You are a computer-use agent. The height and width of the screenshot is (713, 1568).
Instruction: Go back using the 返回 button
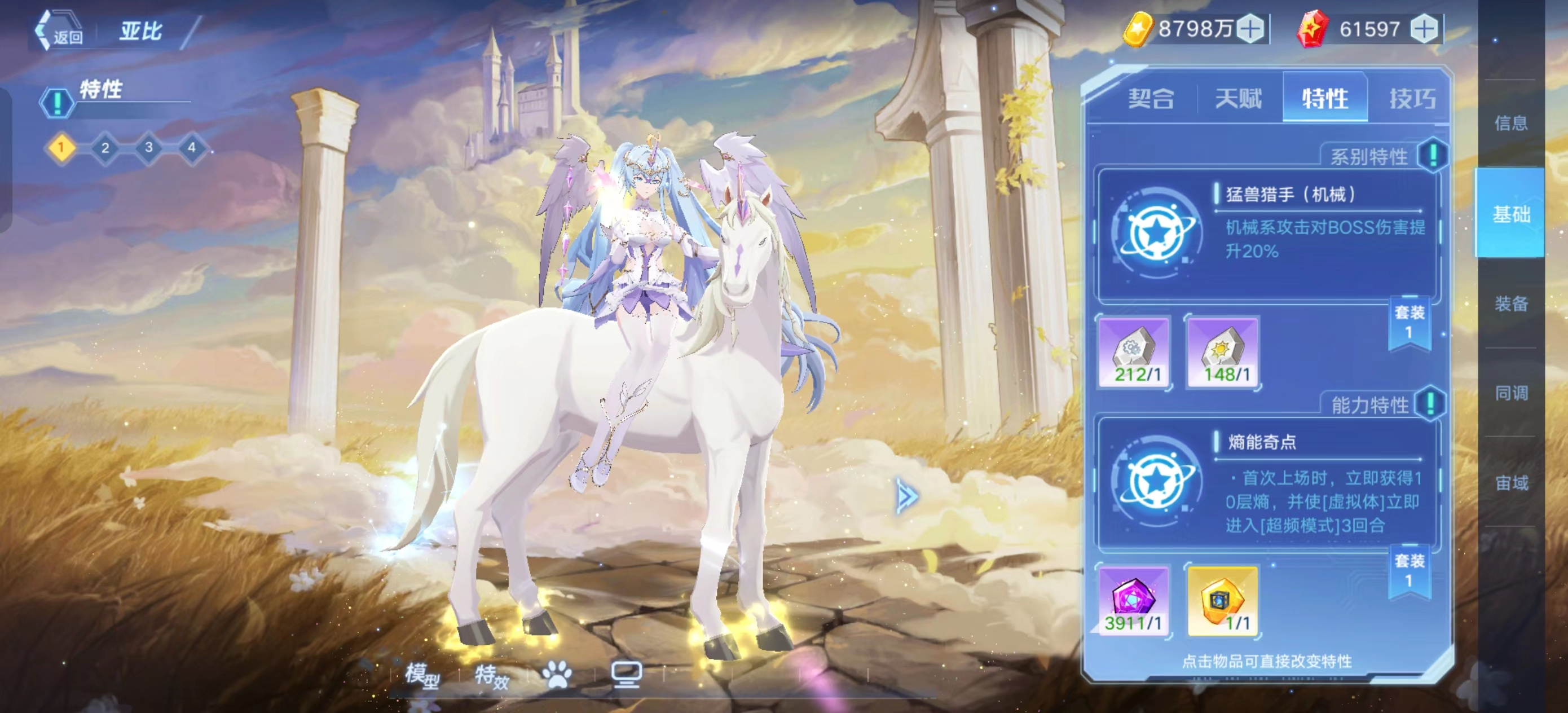point(60,32)
